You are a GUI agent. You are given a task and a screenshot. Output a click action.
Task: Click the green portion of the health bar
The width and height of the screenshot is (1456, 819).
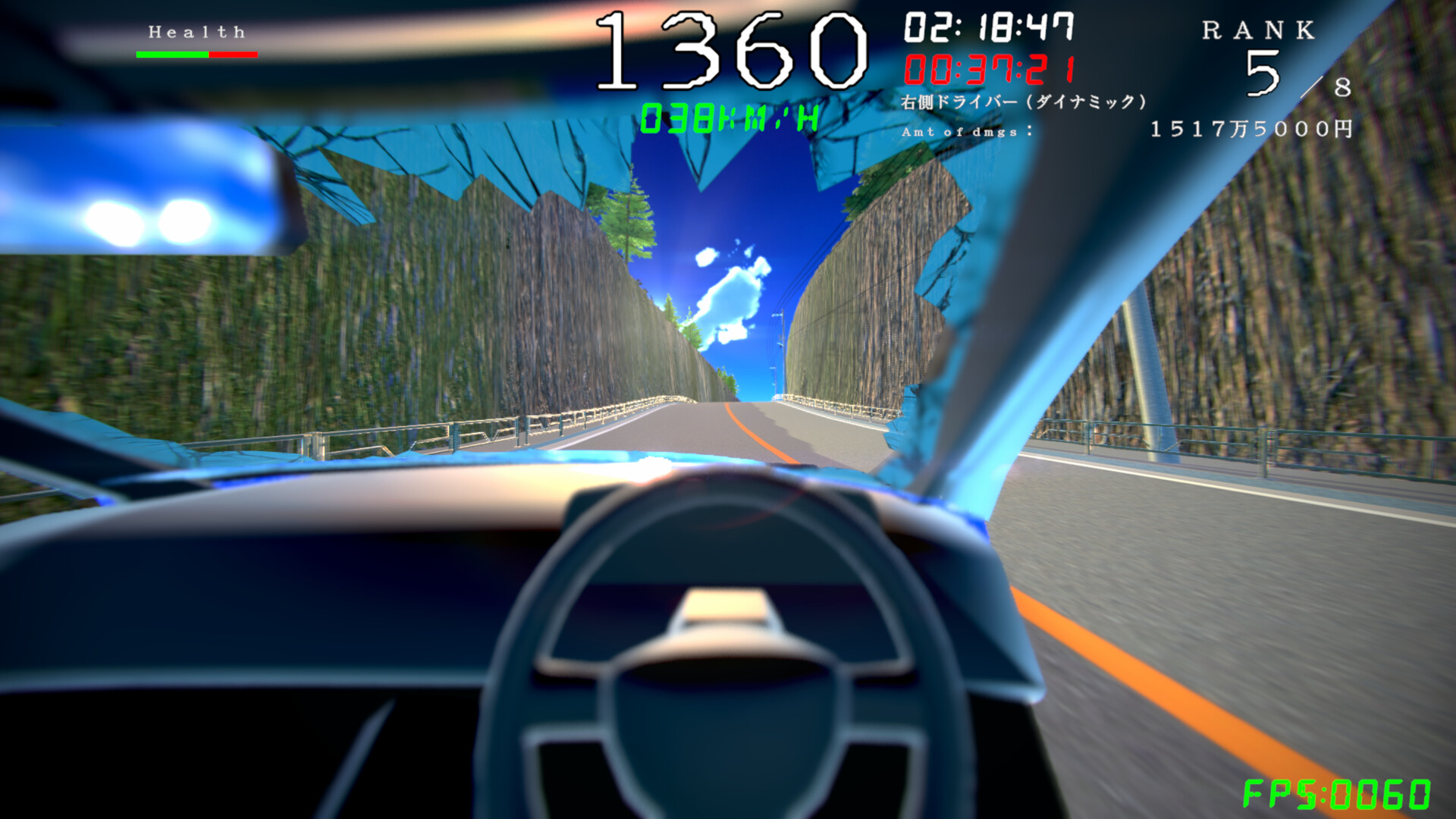coord(171,53)
